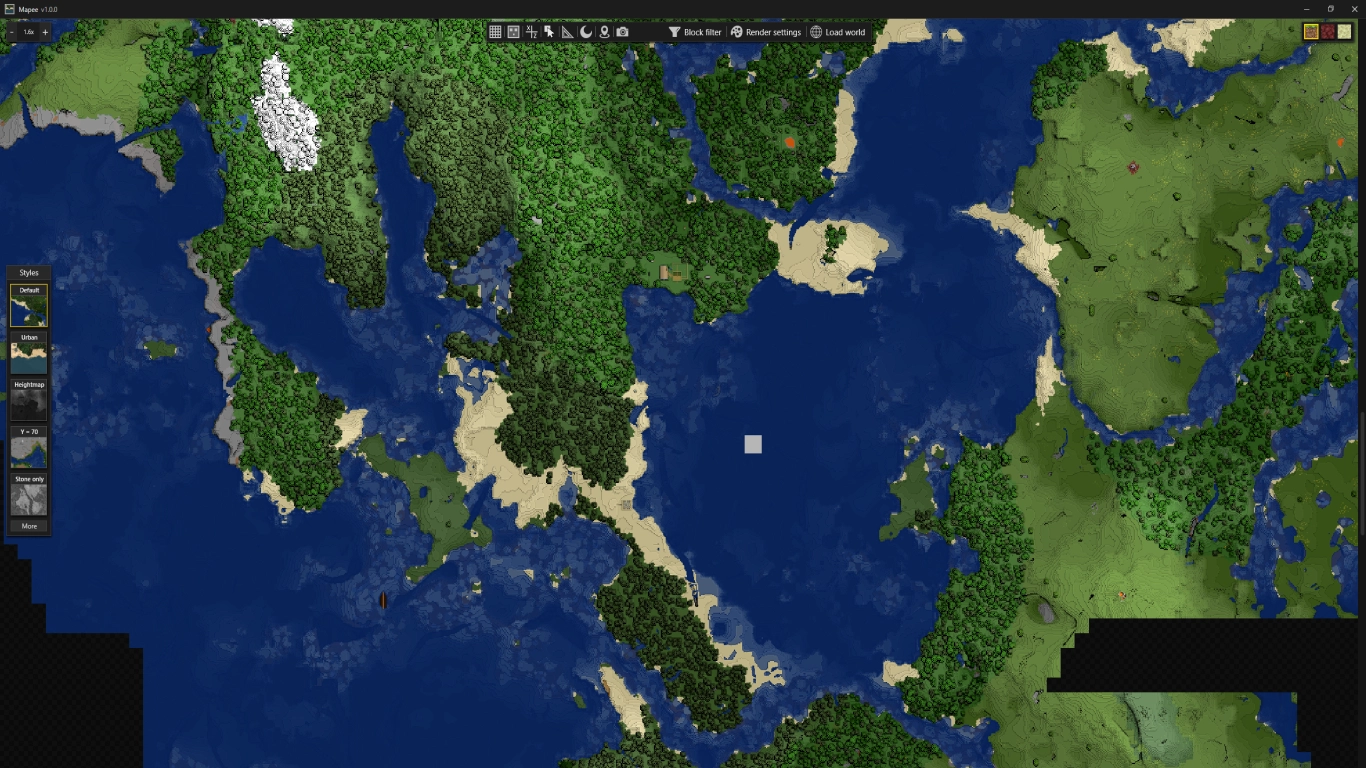1366x768 pixels.
Task: Select the slime chunks icon on the toolbar
Action: coord(514,31)
